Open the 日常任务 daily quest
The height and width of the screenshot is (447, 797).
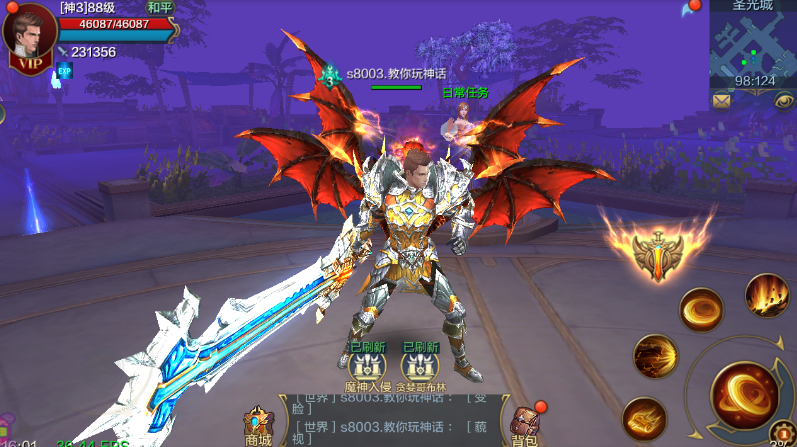[x=465, y=111]
